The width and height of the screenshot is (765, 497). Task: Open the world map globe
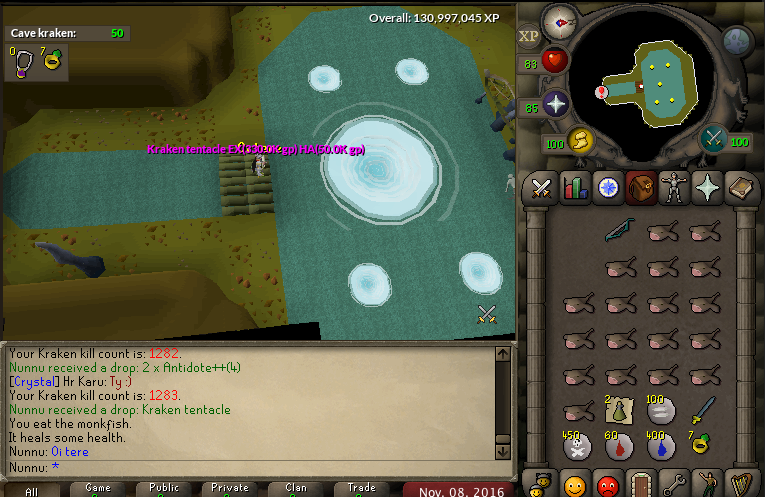click(737, 41)
